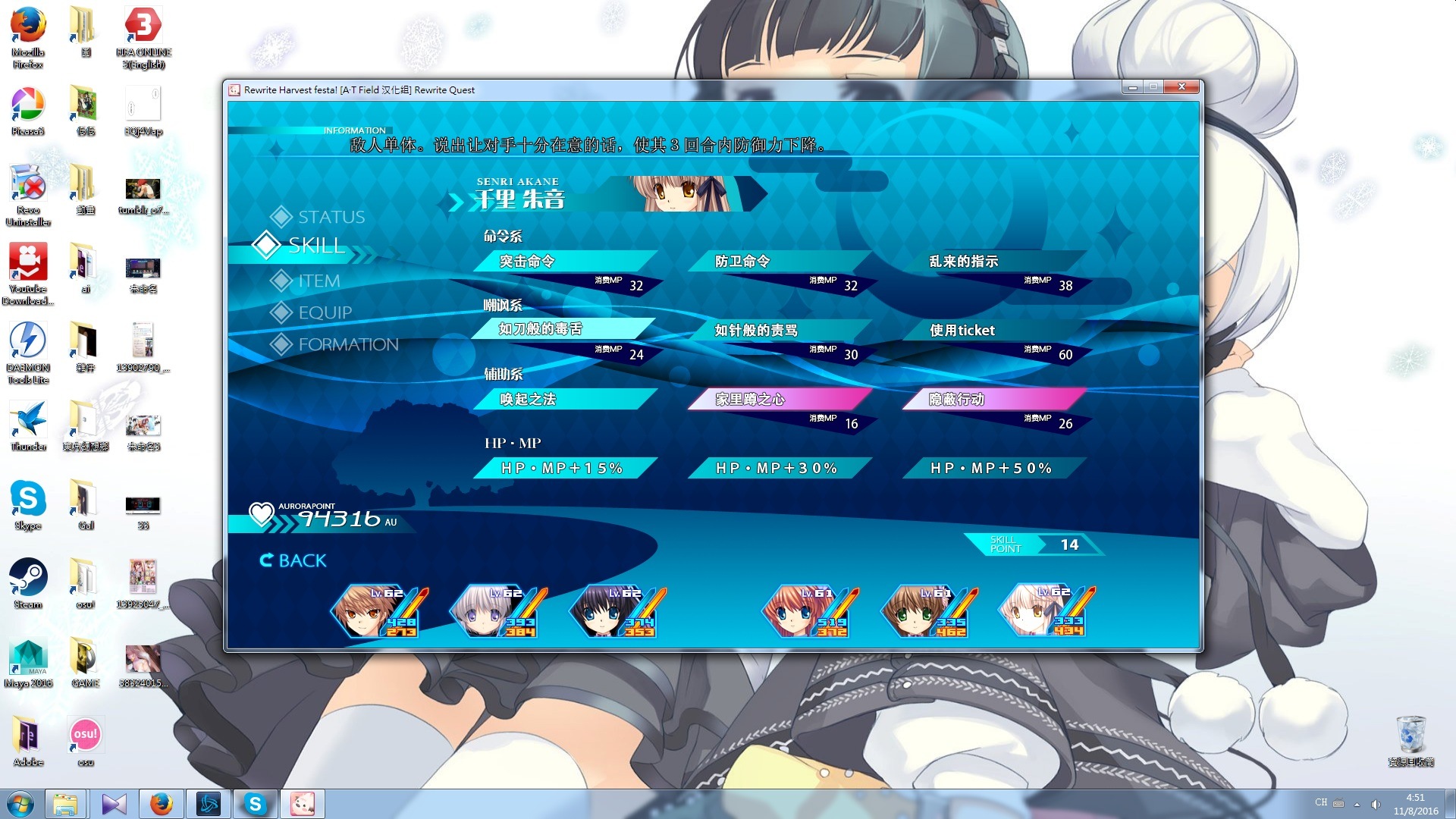Screen dimensions: 1456x819
Task: Open the EQUIP menu
Action: 325,312
